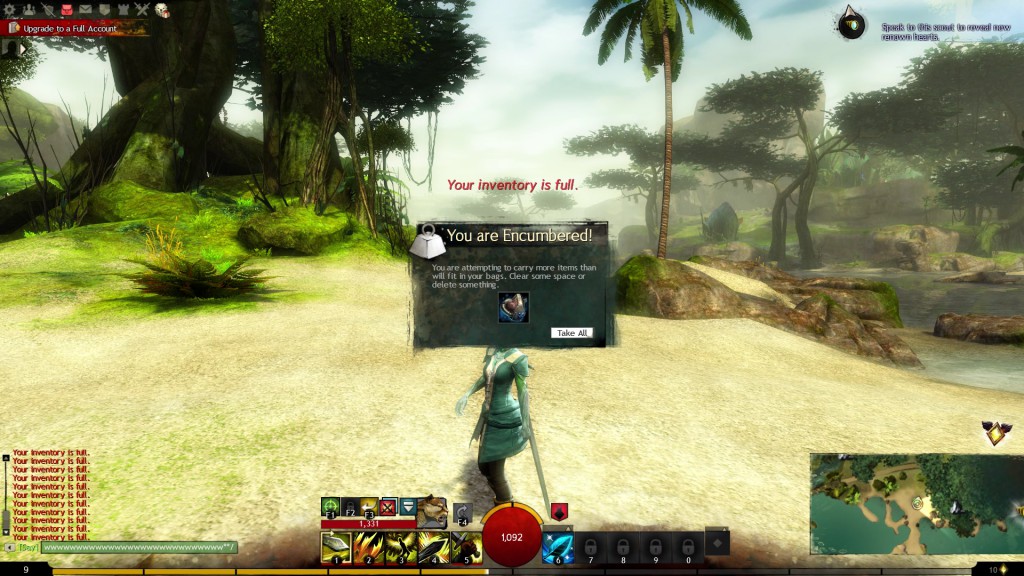
Task: Activate weapon skill in slot 1
Action: coord(335,548)
